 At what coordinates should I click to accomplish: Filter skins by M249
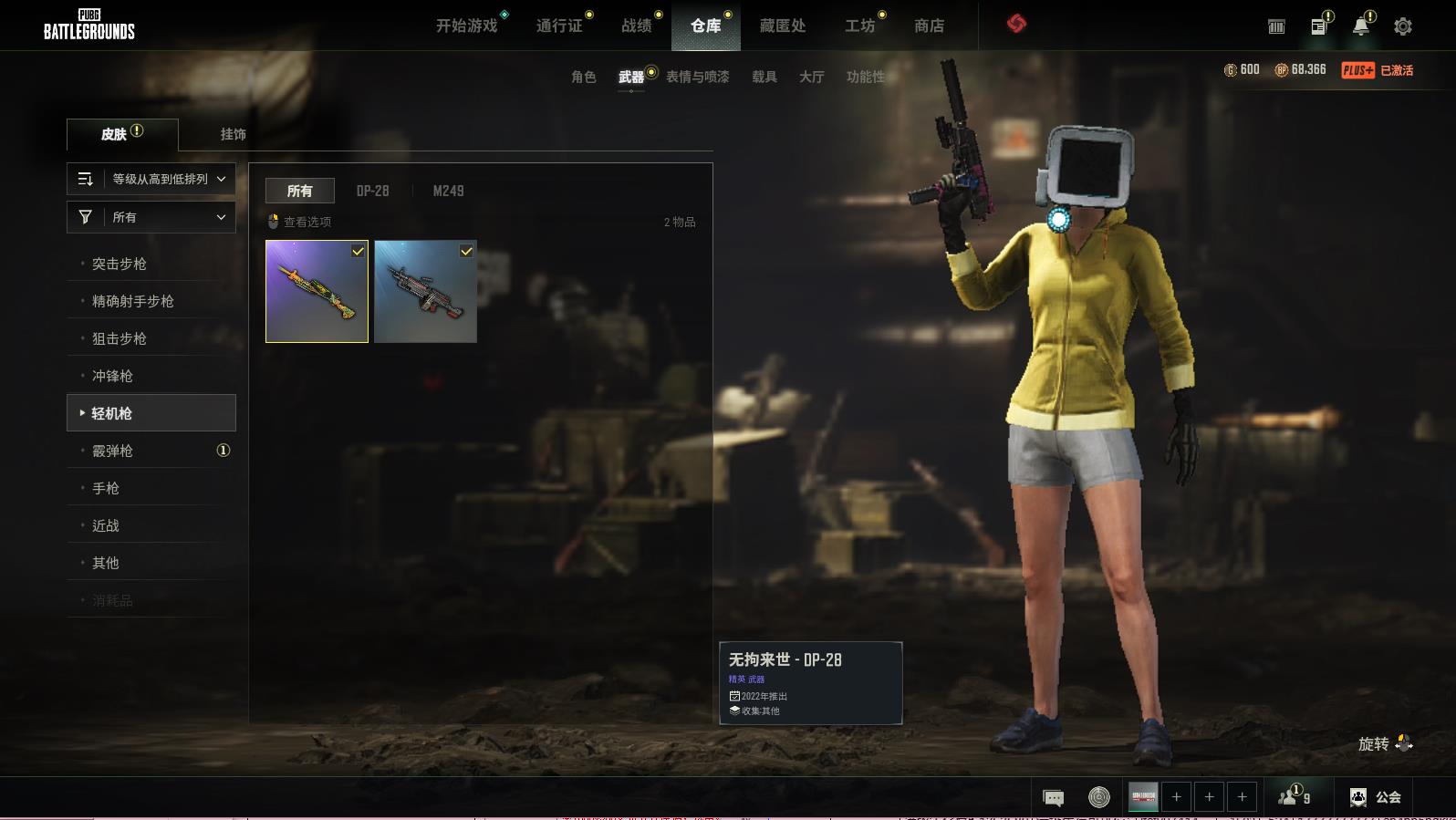tap(448, 191)
